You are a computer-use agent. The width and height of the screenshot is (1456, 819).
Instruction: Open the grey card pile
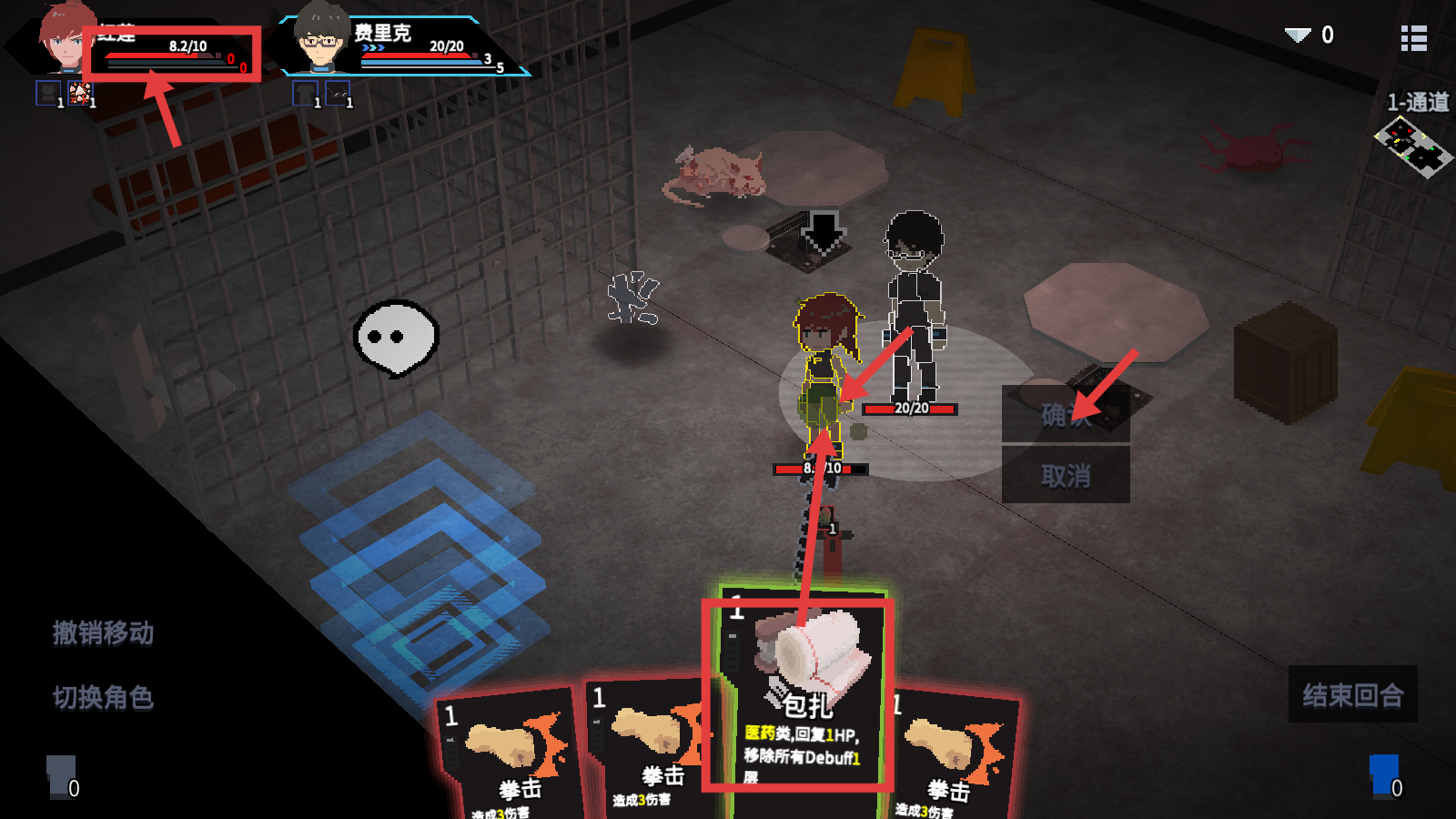coord(62,775)
